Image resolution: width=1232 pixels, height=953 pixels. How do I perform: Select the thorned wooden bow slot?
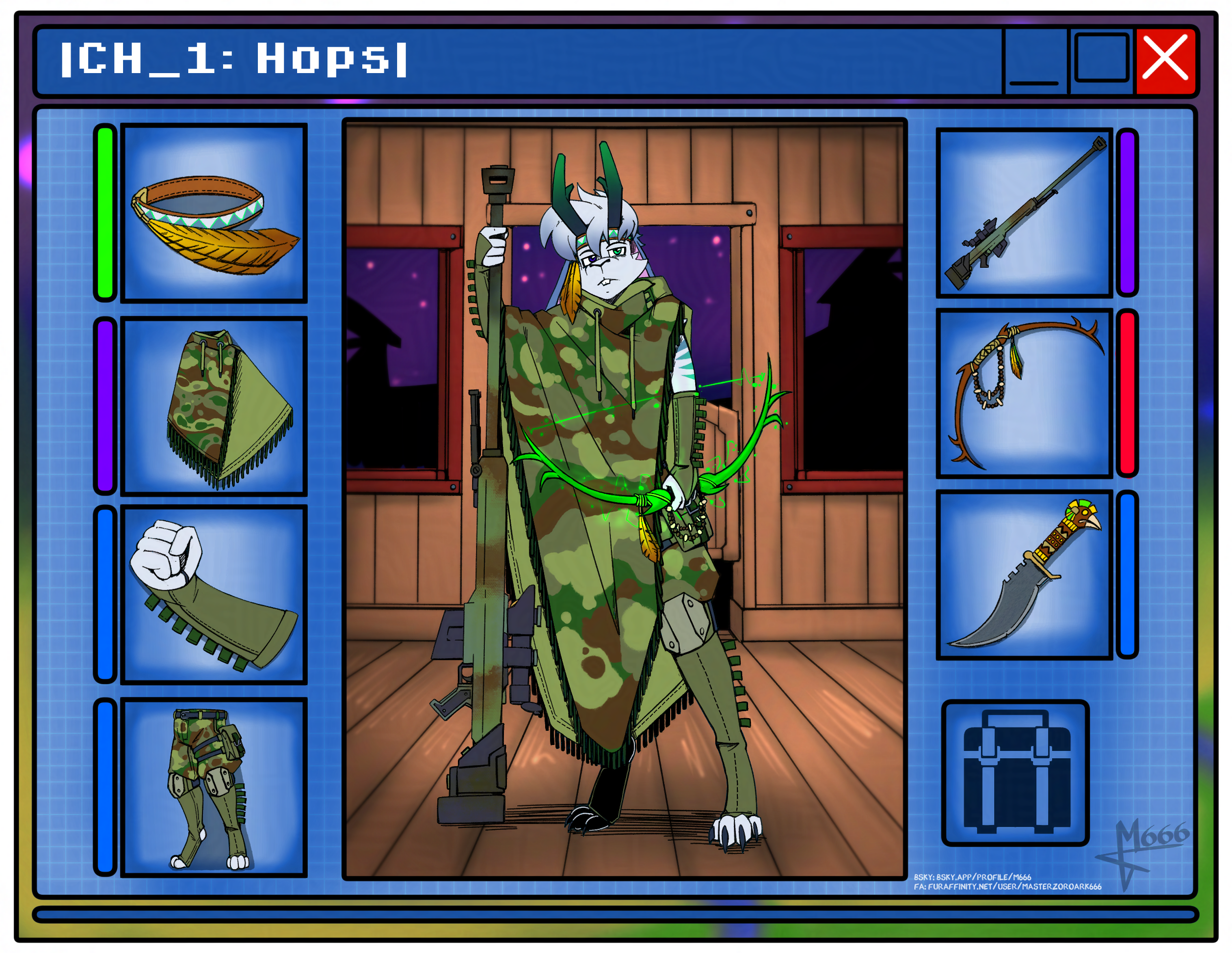(x=1024, y=394)
